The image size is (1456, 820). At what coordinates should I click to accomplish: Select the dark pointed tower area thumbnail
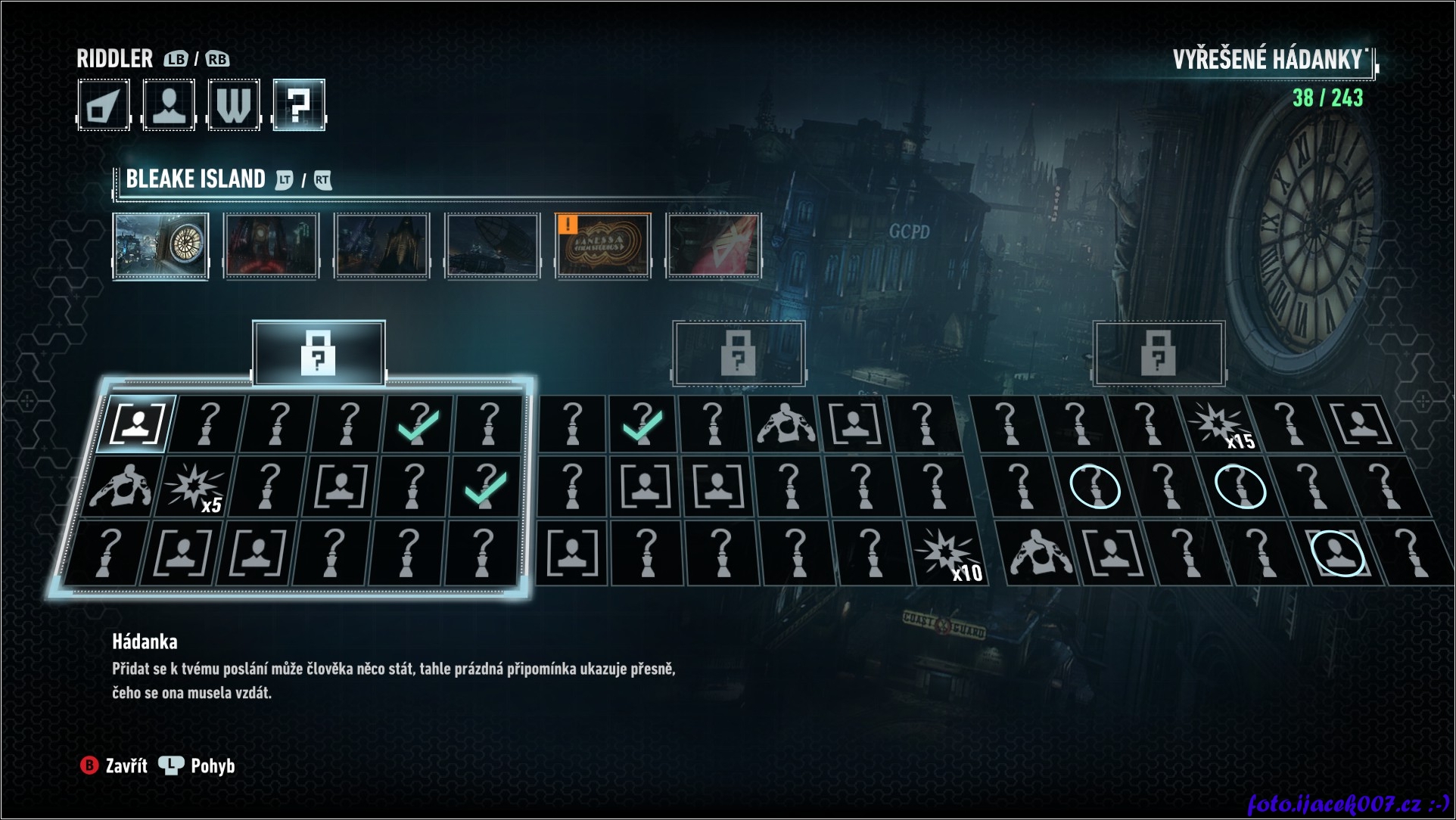click(382, 246)
